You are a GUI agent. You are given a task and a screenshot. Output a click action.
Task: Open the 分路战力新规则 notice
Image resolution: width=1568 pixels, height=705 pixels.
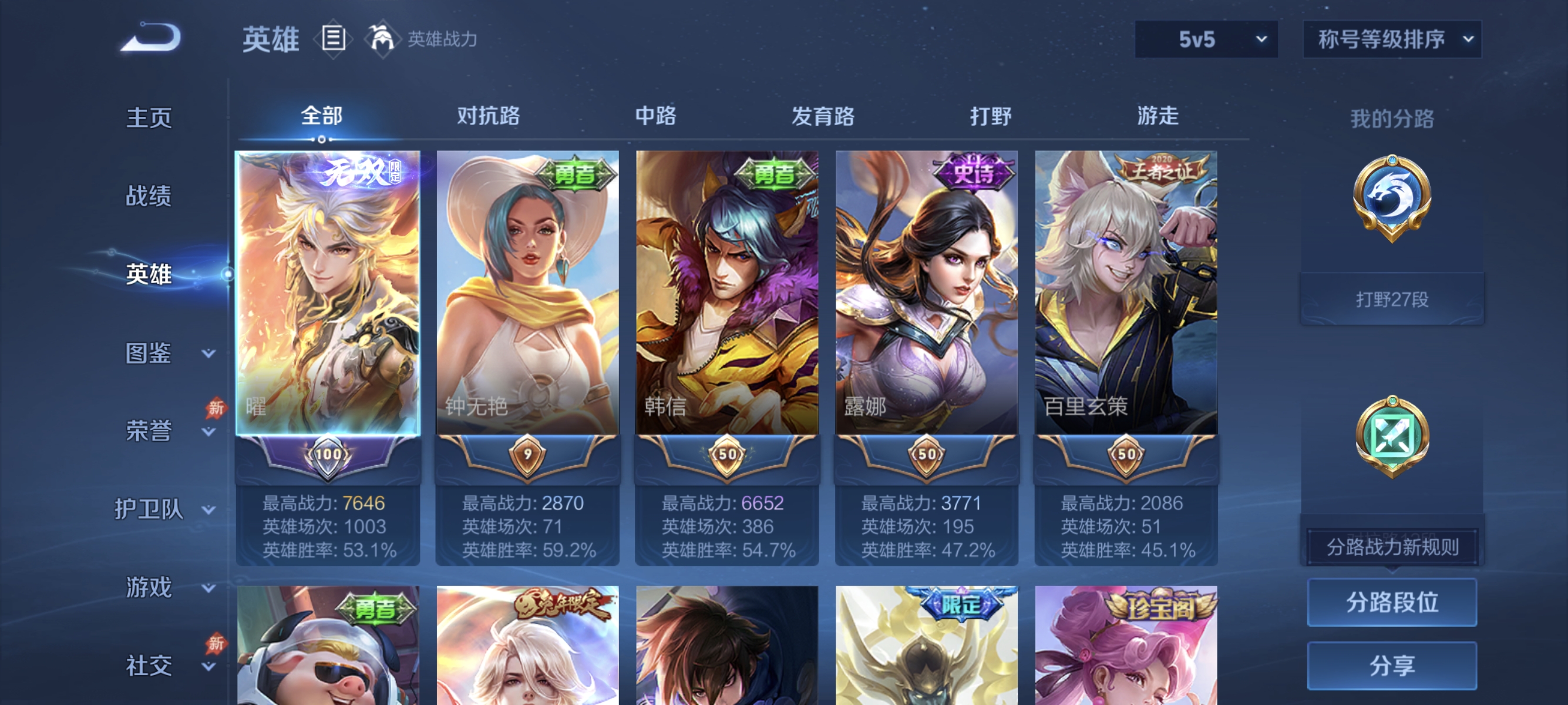coord(1394,546)
